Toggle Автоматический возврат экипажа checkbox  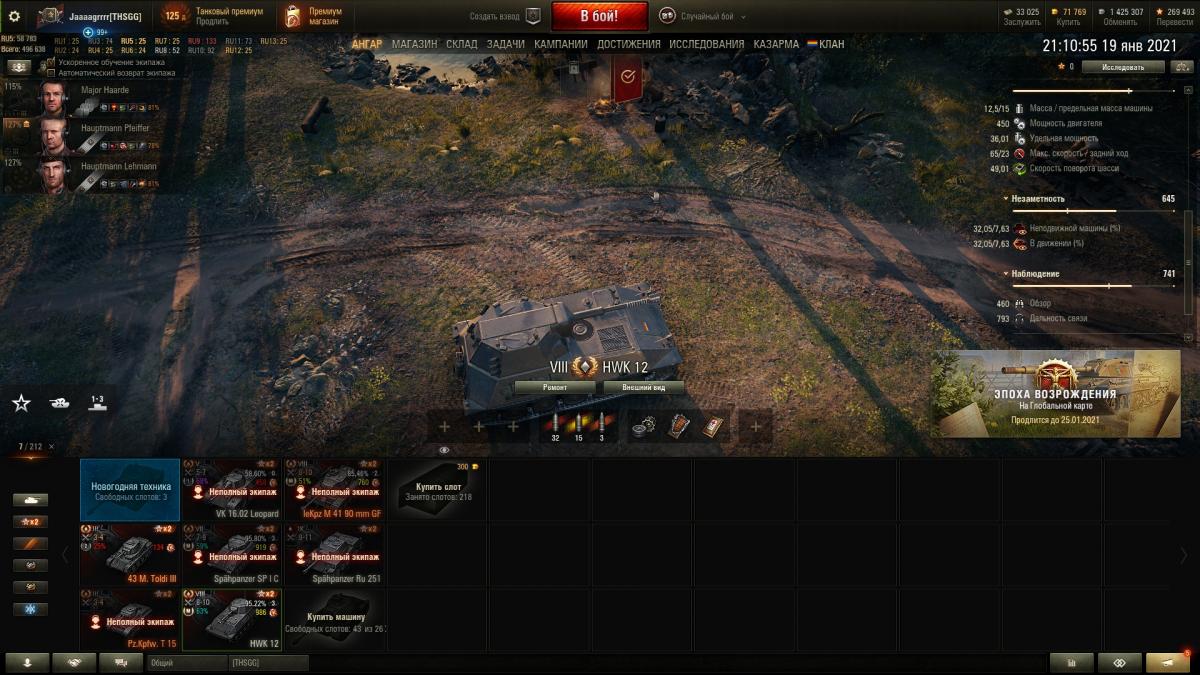click(x=51, y=73)
